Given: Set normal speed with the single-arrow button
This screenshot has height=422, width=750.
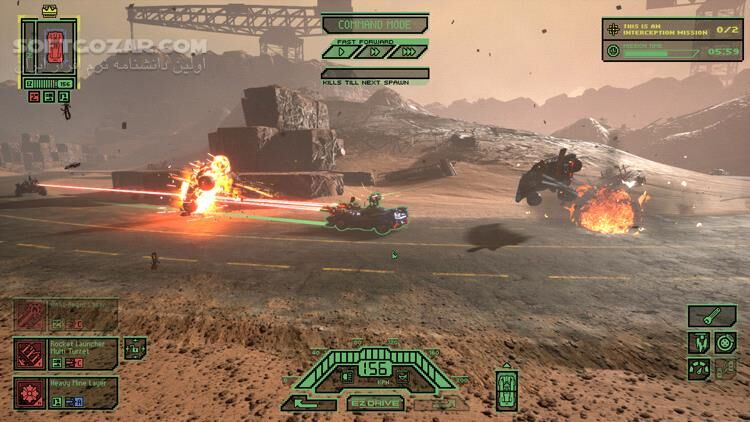Looking at the screenshot, I should 343,51.
